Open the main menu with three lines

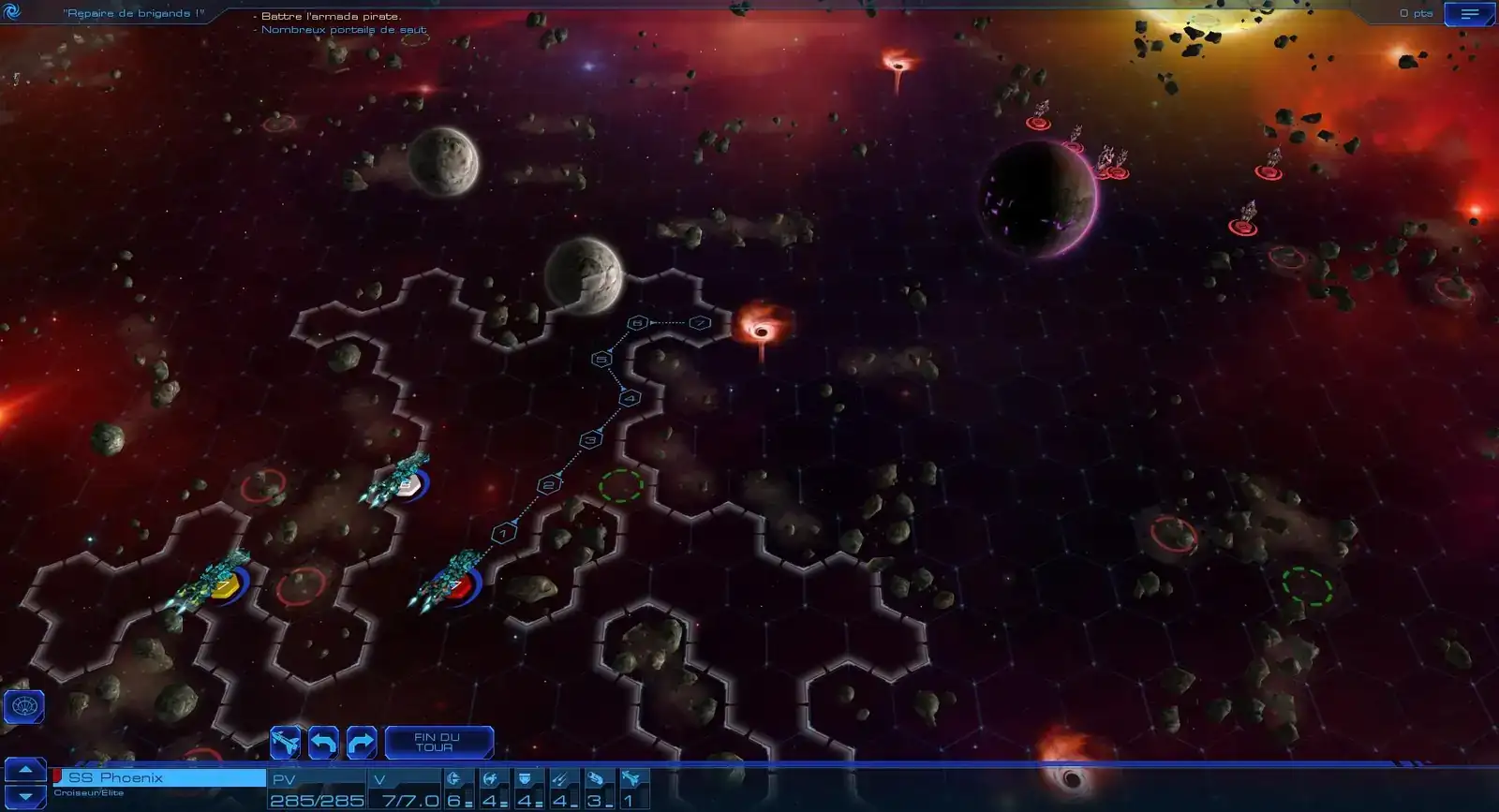point(1468,14)
